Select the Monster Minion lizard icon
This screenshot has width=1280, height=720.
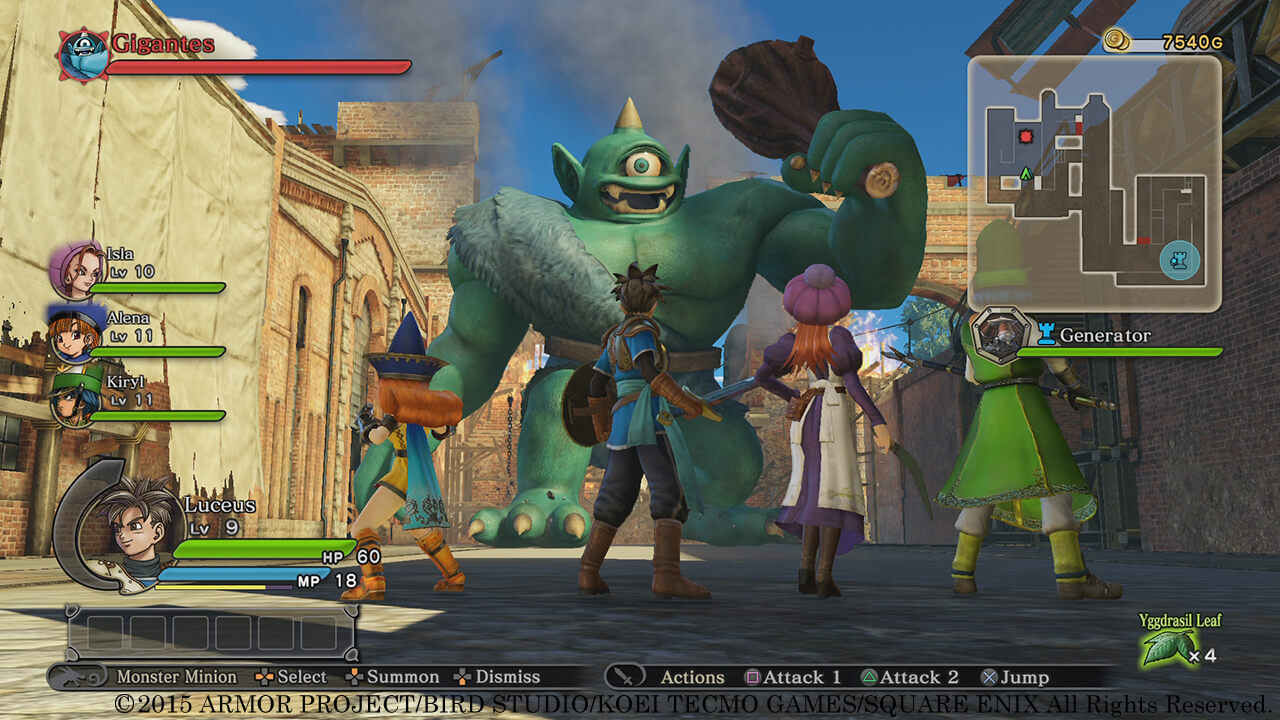[82, 677]
